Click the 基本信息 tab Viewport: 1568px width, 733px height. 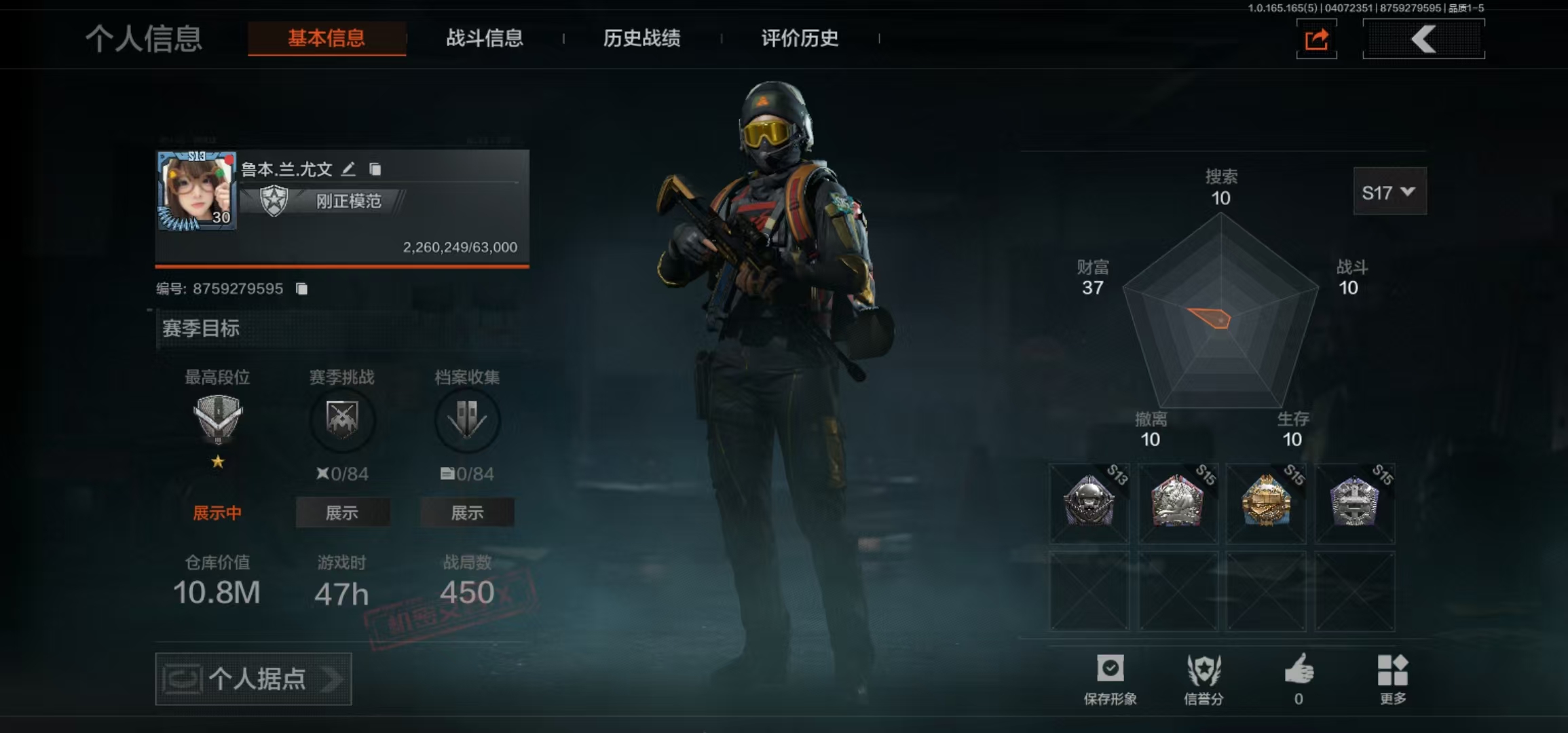326,38
